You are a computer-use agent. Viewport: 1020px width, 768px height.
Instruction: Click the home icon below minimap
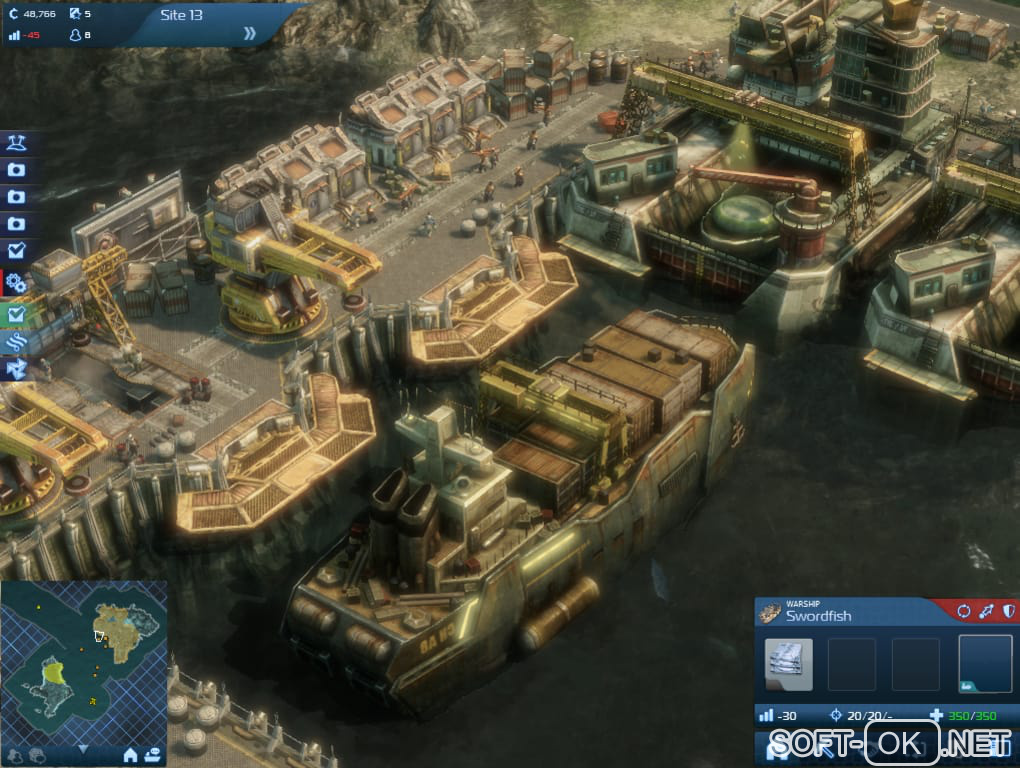(x=130, y=753)
